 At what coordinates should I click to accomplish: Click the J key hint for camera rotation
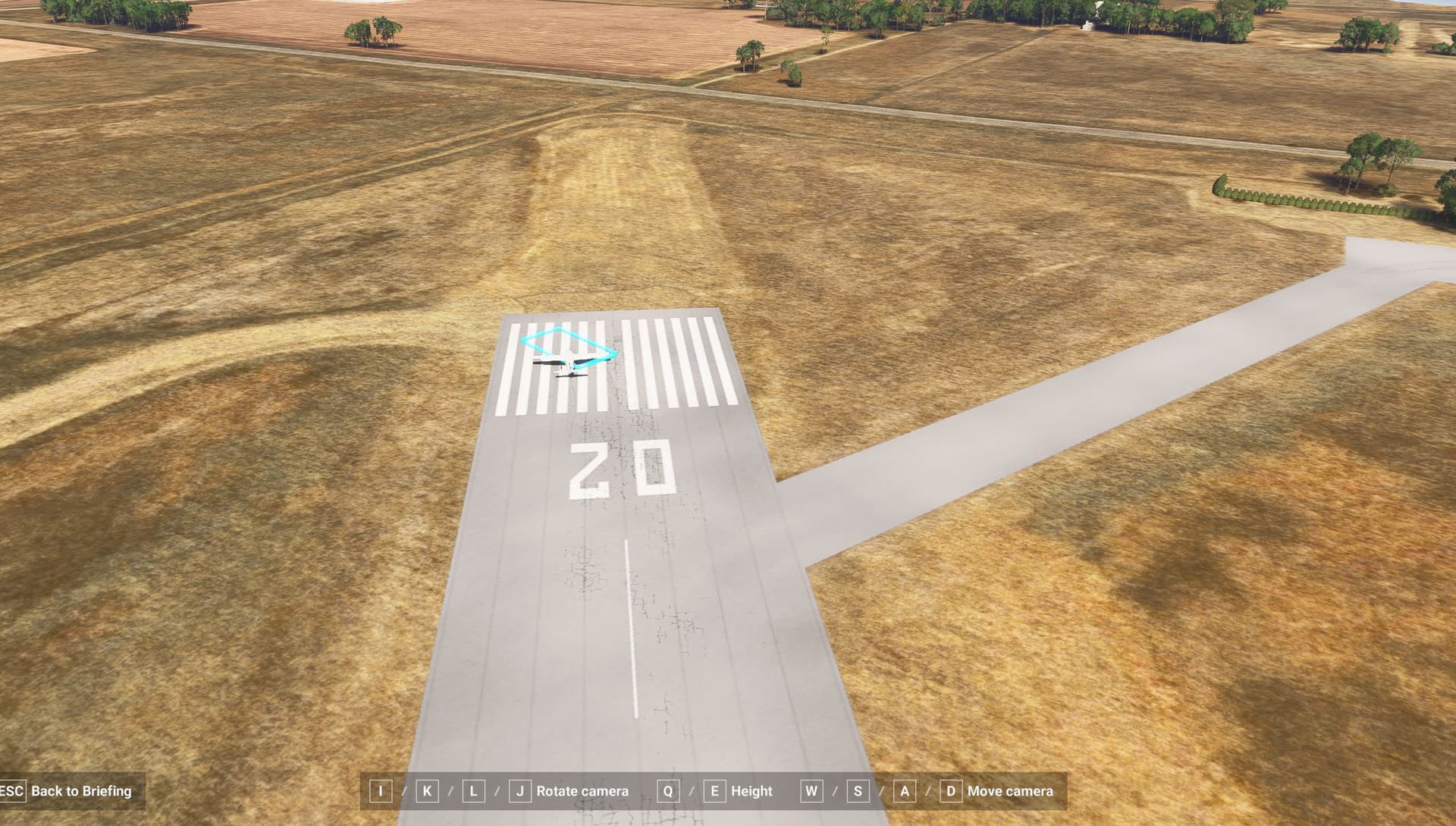click(x=519, y=791)
